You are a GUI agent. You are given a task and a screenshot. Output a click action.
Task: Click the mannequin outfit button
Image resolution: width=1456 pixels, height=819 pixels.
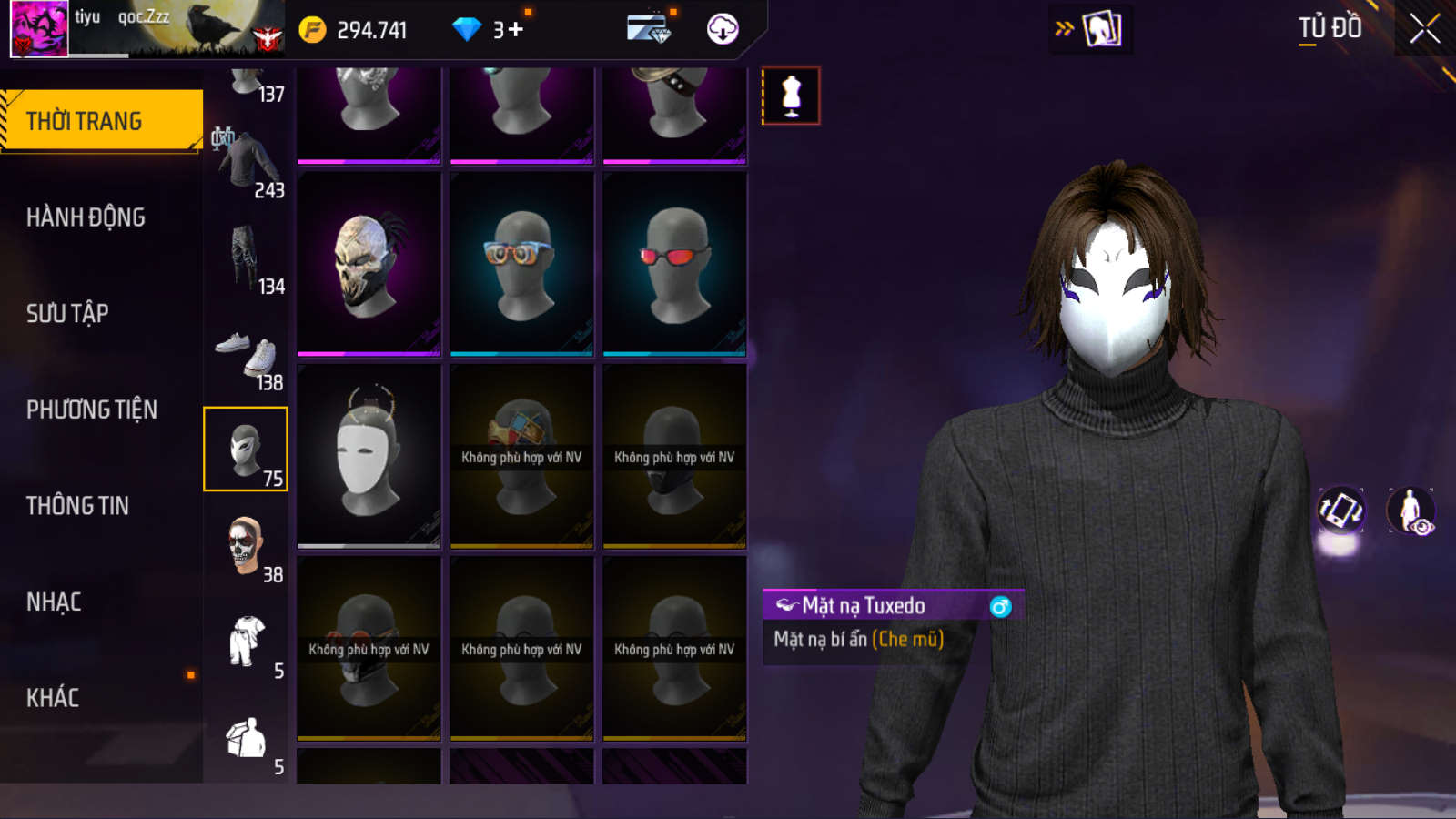click(791, 96)
